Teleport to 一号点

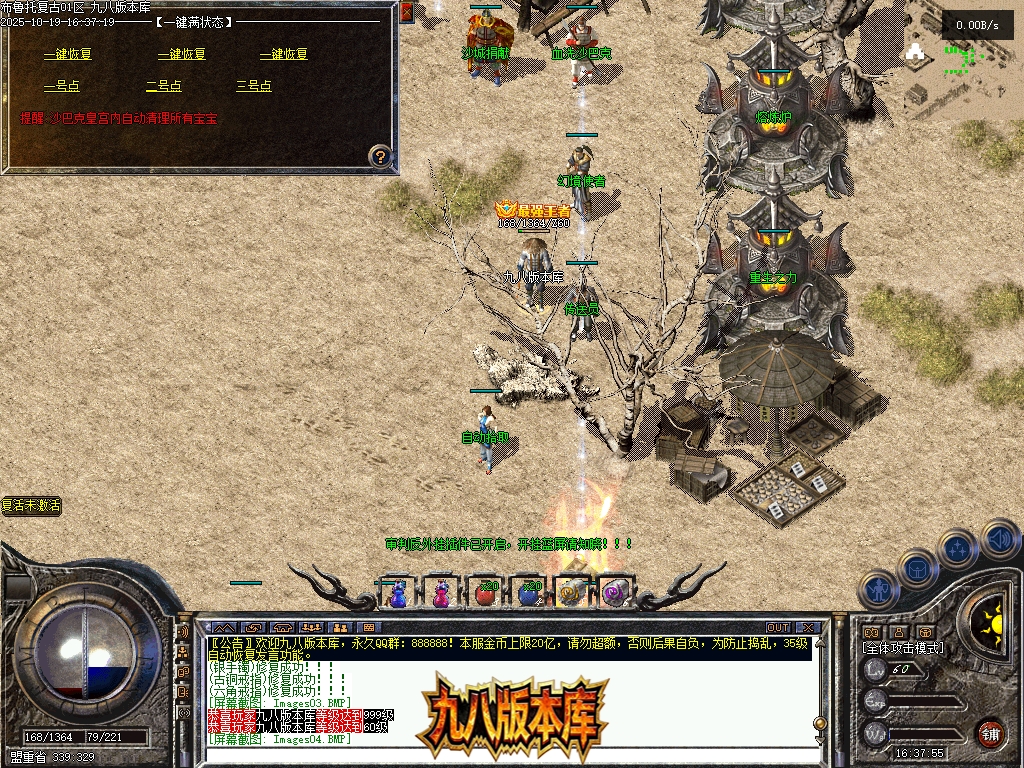(59, 86)
